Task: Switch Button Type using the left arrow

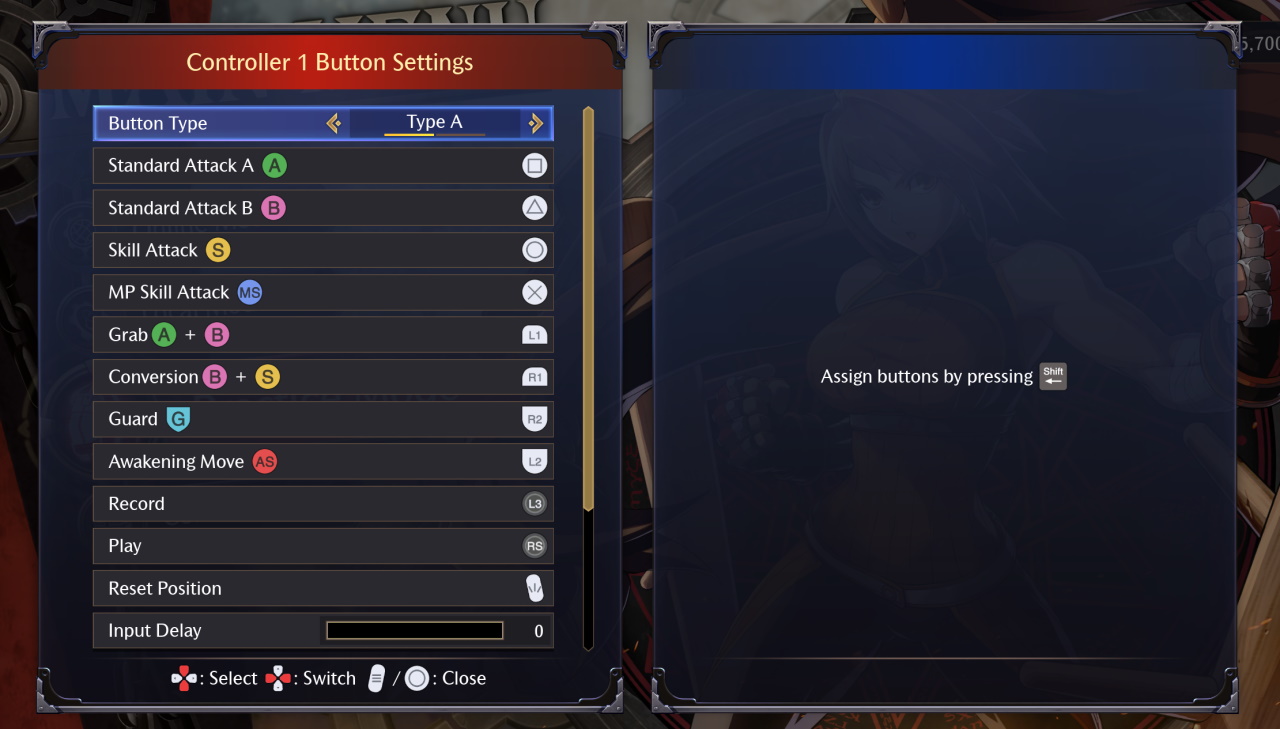Action: pos(334,123)
